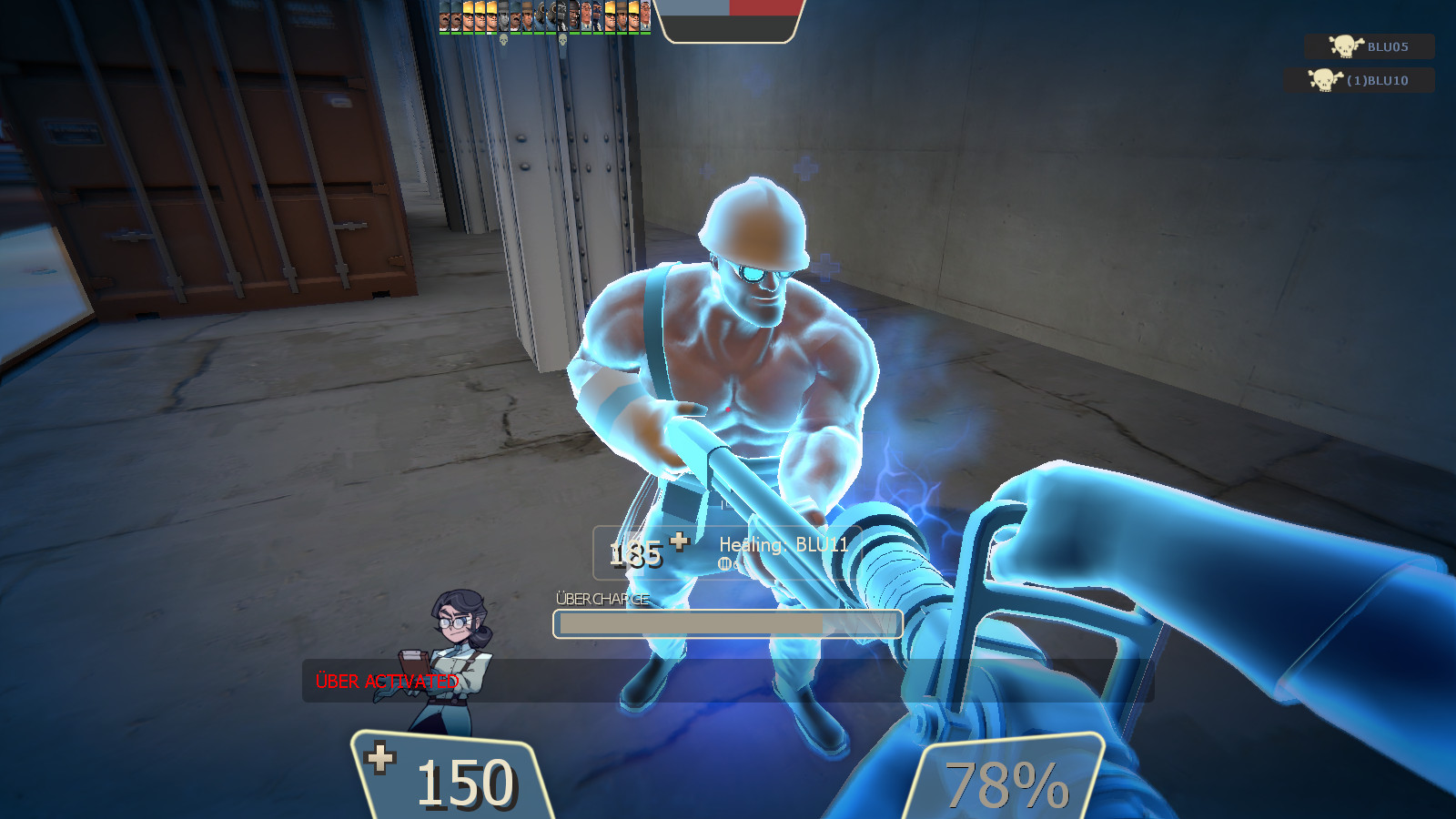The image size is (1456, 819).
Task: Click the plus icon beside the 185 heal target health
Action: click(678, 541)
